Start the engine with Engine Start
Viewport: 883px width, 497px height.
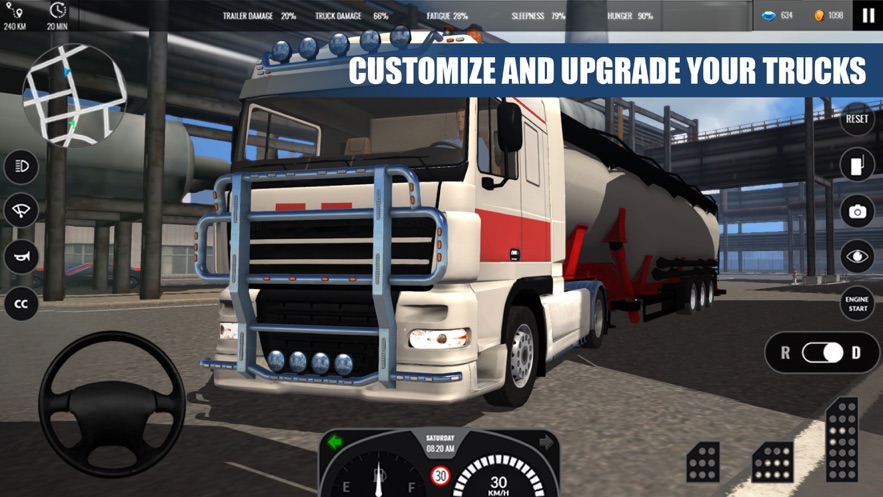coord(857,304)
